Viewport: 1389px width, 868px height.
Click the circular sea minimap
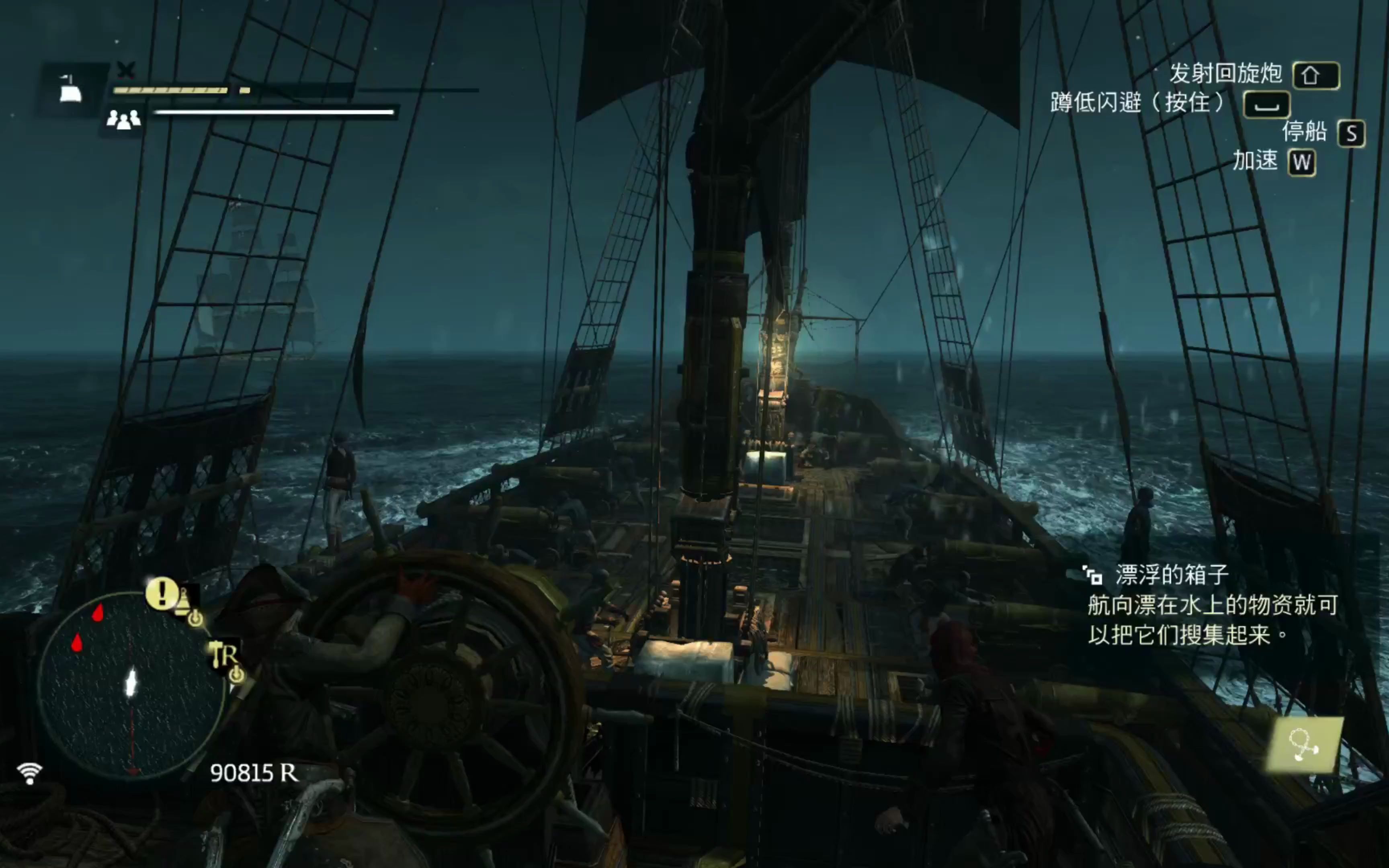coord(131,686)
